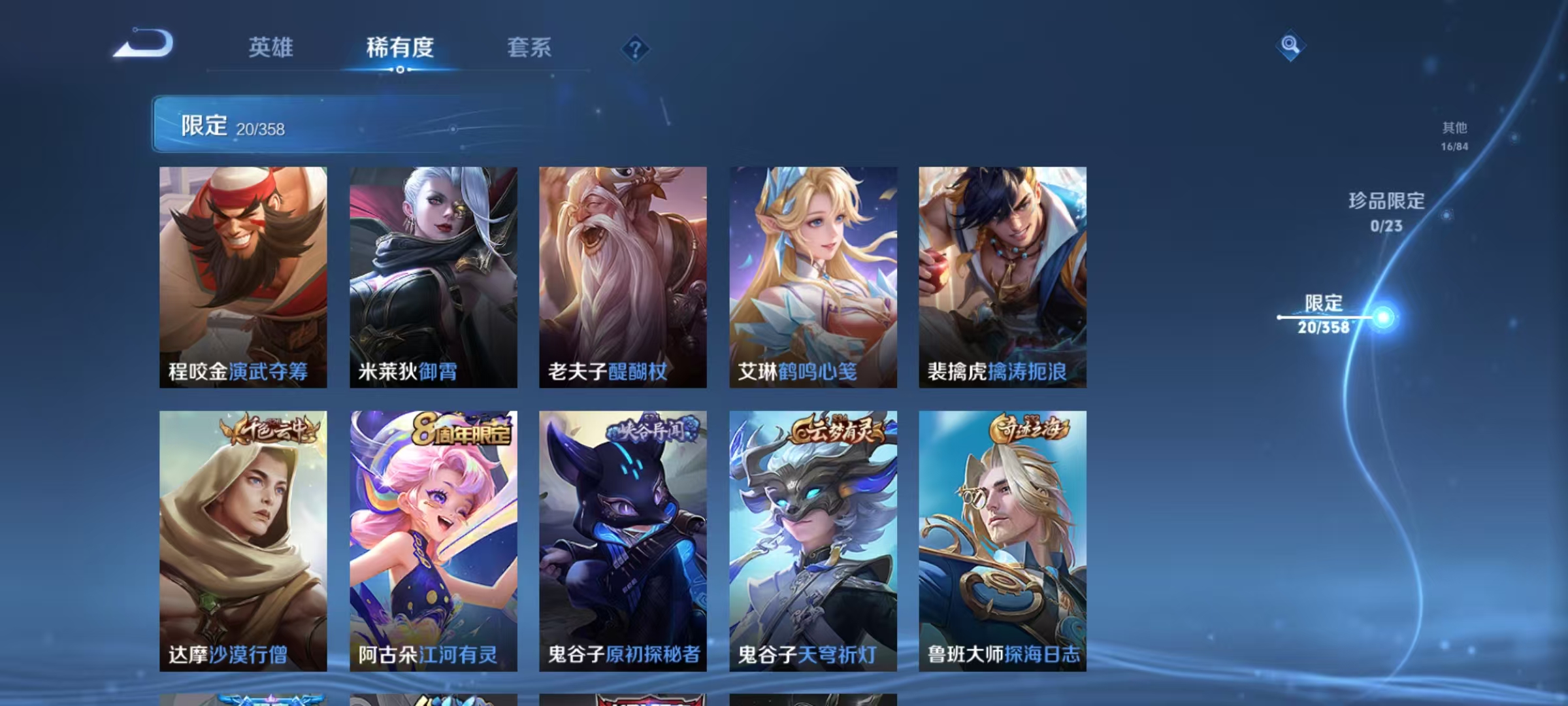The height and width of the screenshot is (706, 1568).
Task: Select the 稀有度 tab
Action: [400, 48]
